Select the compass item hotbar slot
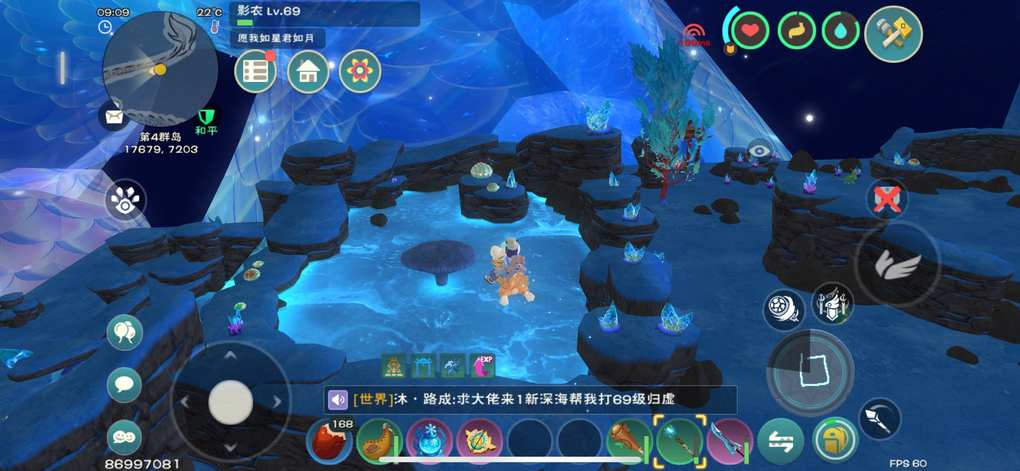 pyautogui.click(x=480, y=441)
